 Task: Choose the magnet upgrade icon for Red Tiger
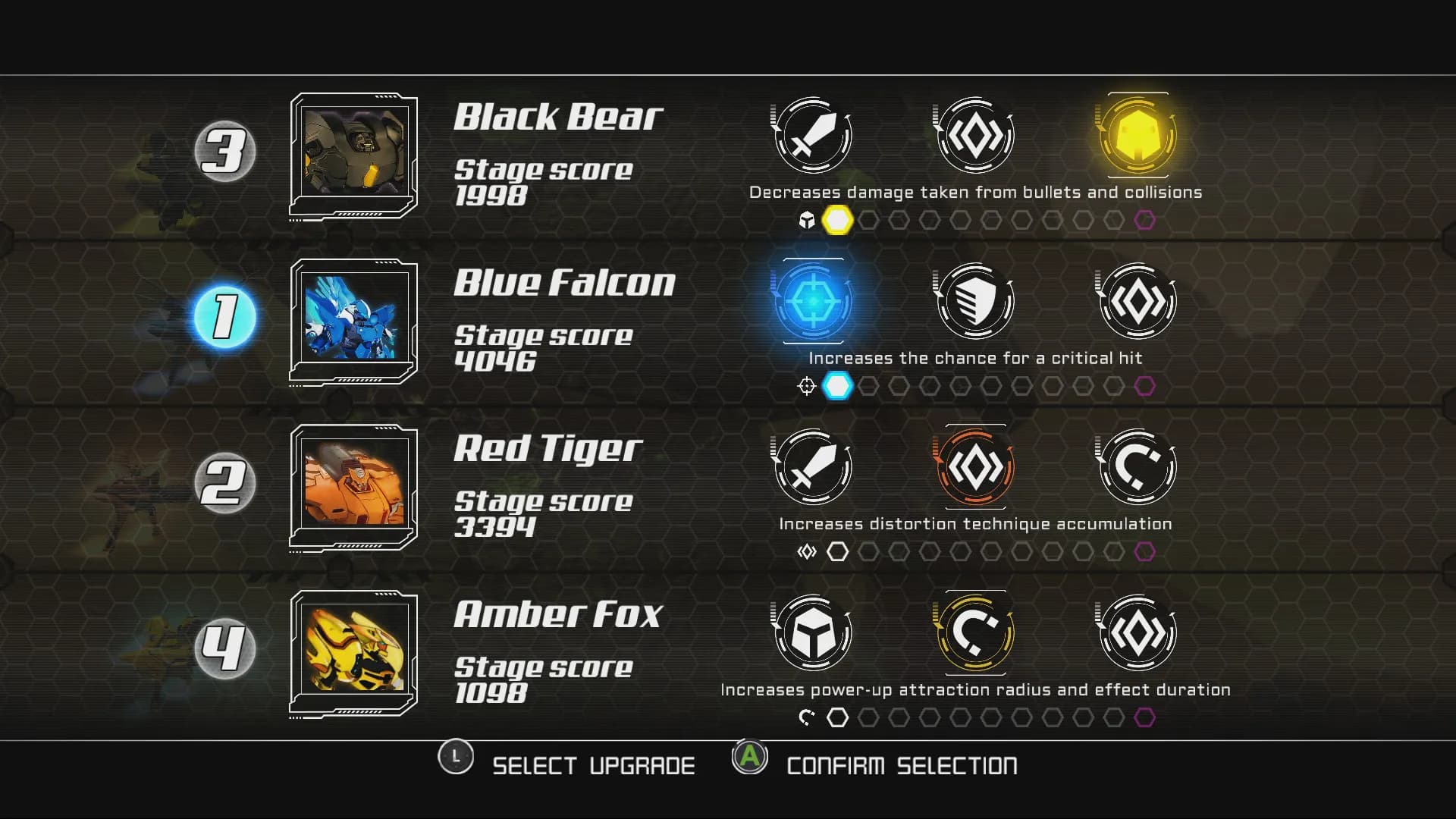(1136, 467)
